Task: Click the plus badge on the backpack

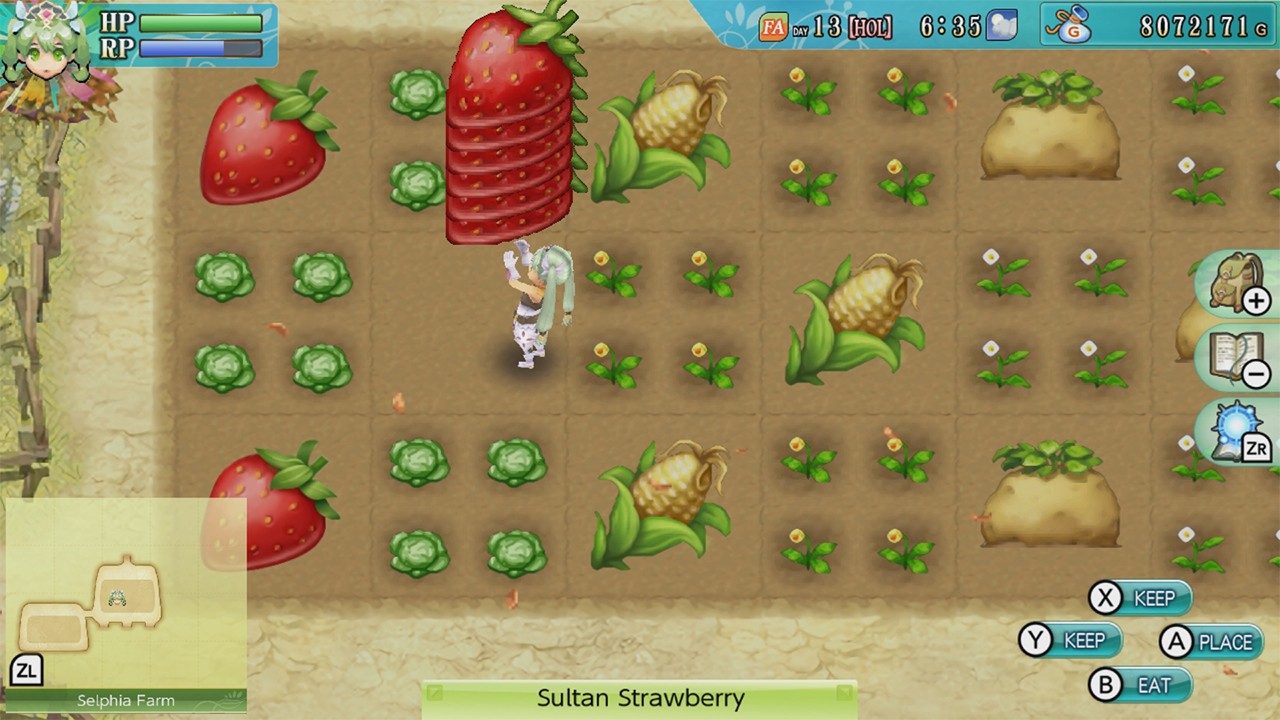Action: (x=1258, y=300)
